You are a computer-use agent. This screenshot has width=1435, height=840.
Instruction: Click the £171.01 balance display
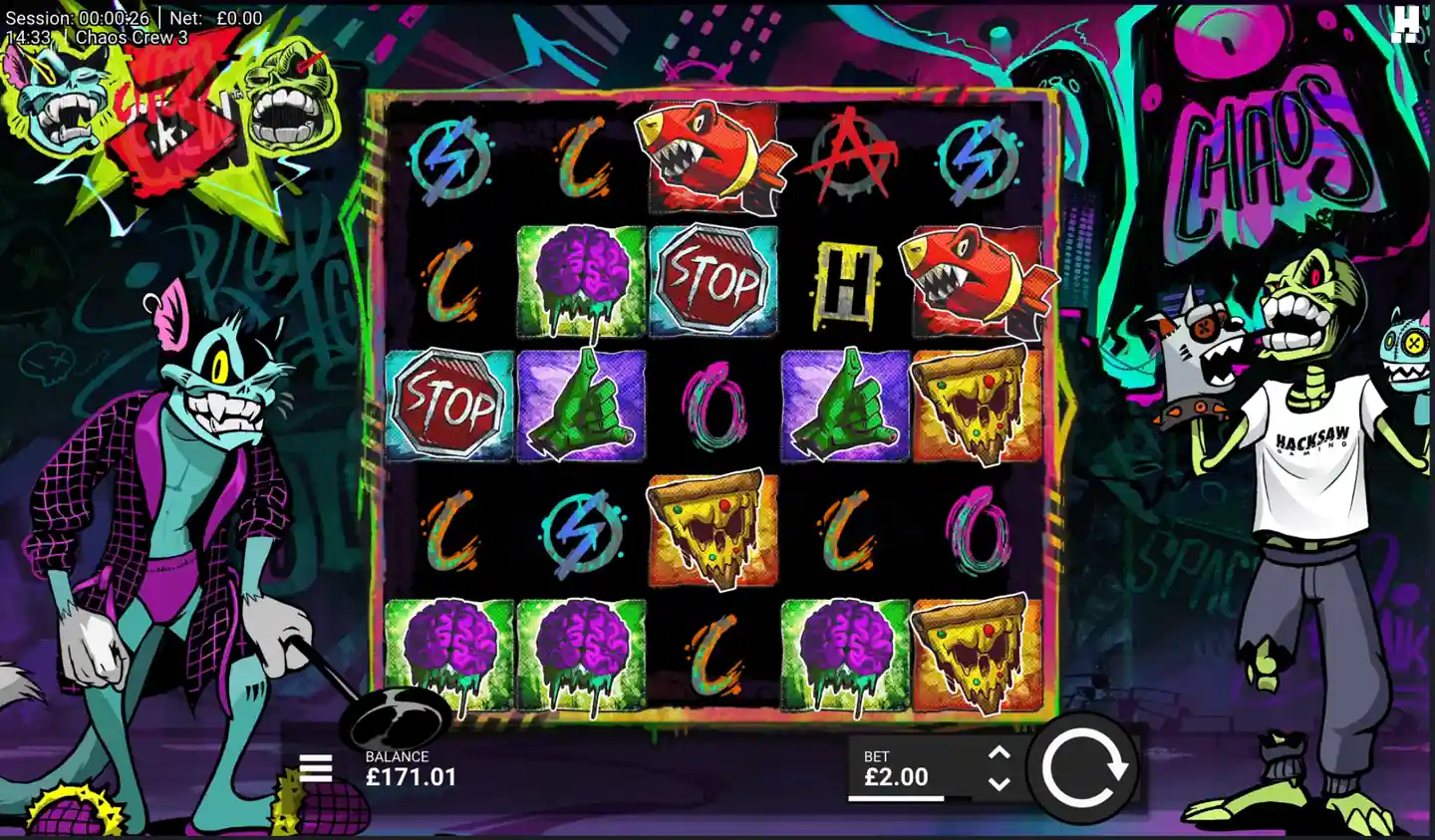[x=410, y=778]
